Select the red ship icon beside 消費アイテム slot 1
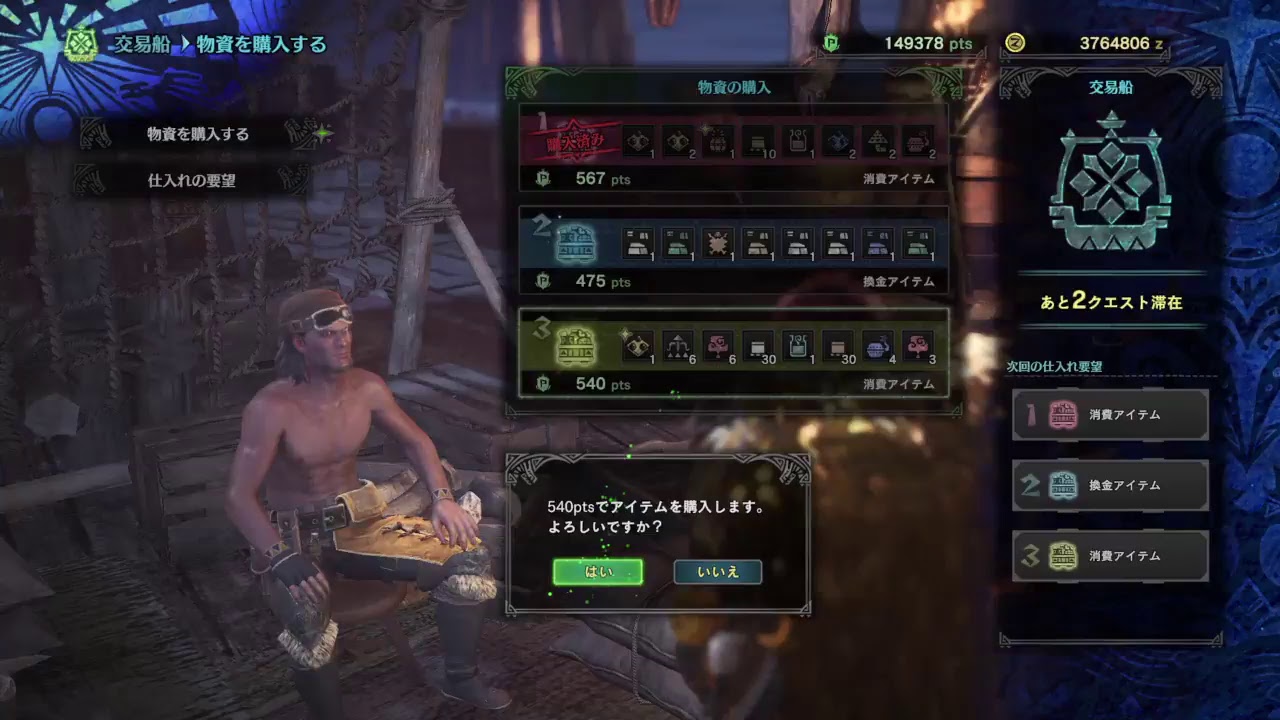This screenshot has height=720, width=1280. click(x=1062, y=414)
